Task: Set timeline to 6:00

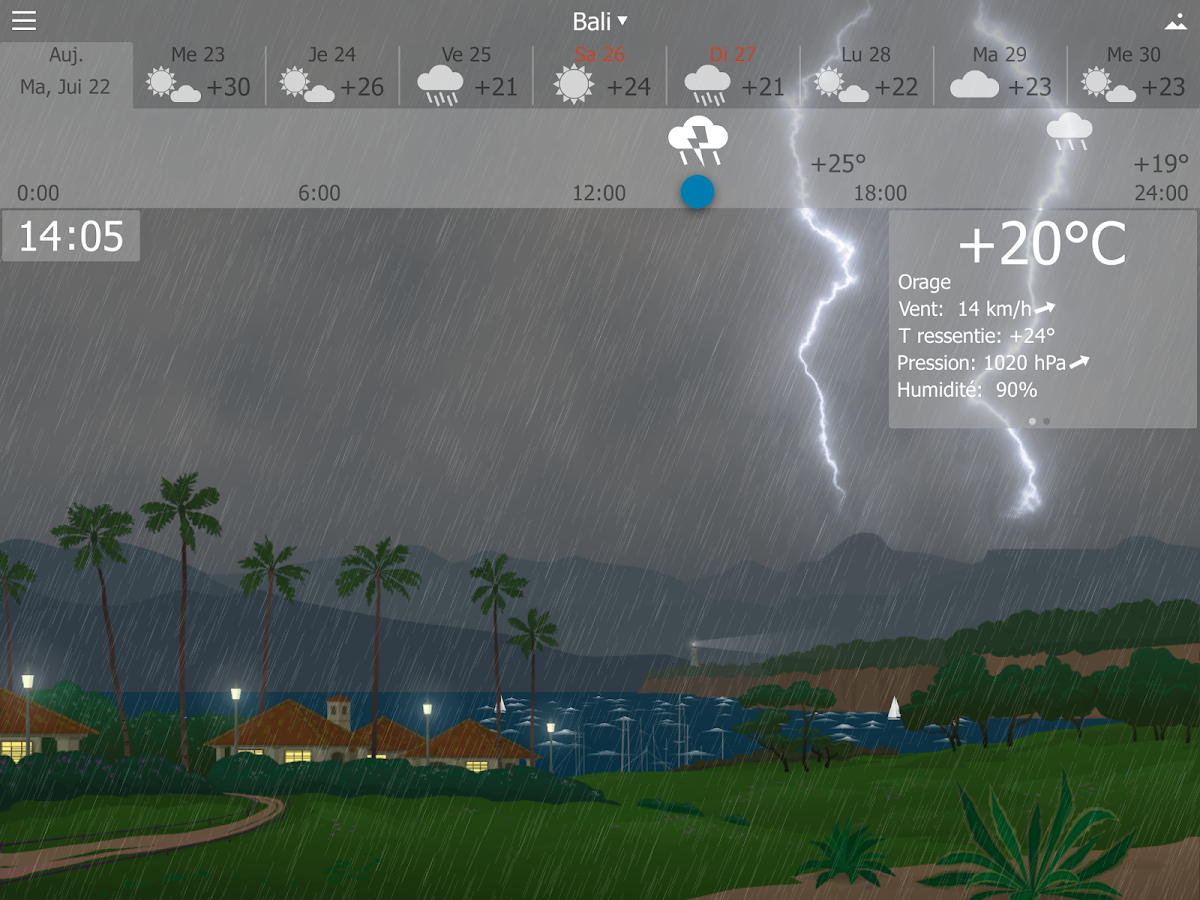Action: click(319, 193)
